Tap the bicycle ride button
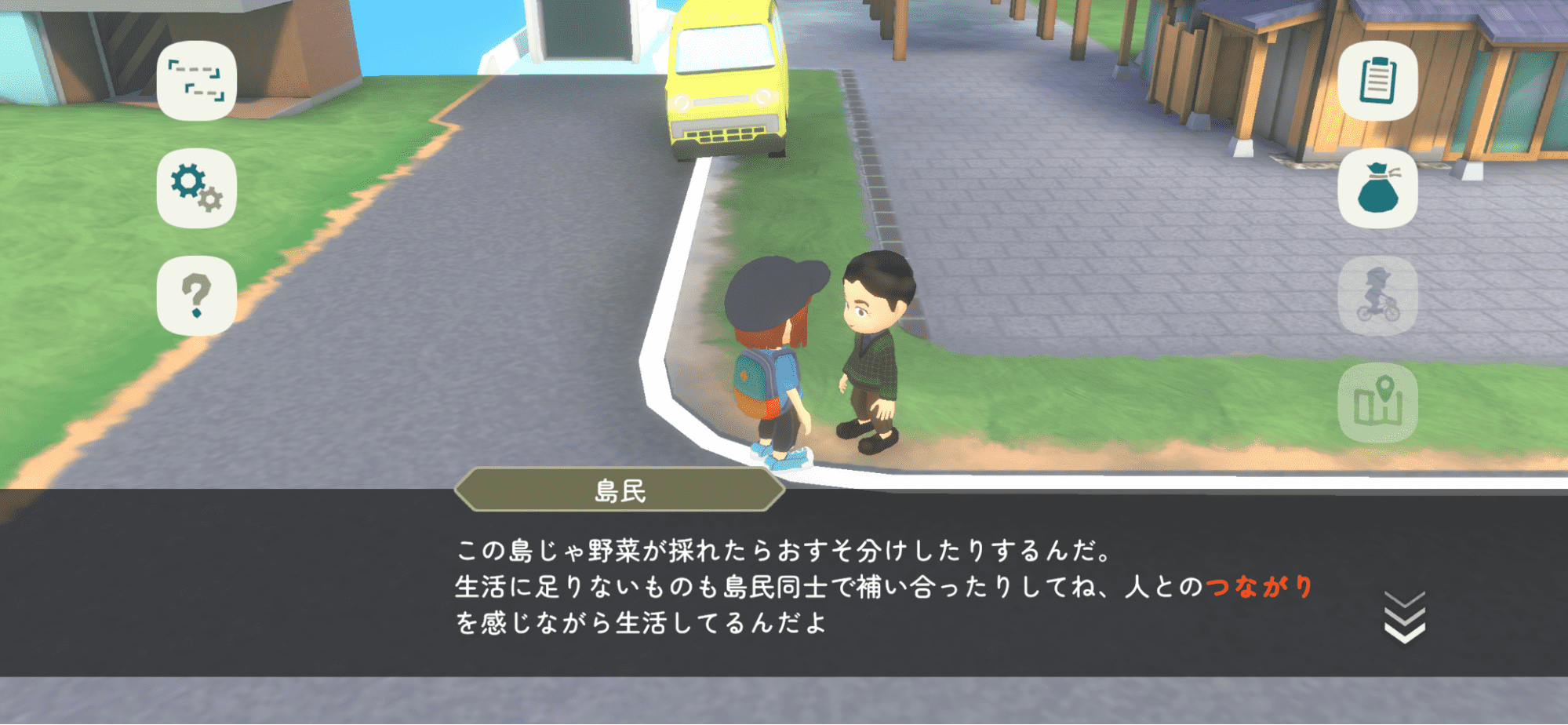The image size is (1568, 725). click(1377, 296)
